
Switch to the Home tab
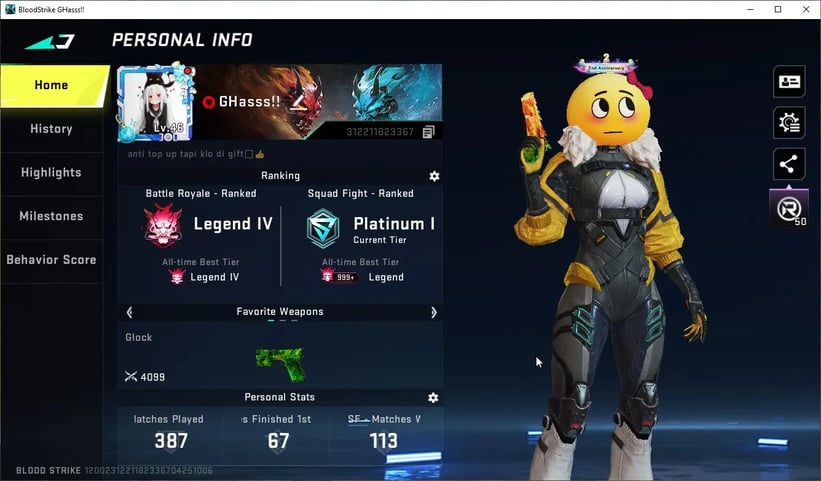(52, 85)
